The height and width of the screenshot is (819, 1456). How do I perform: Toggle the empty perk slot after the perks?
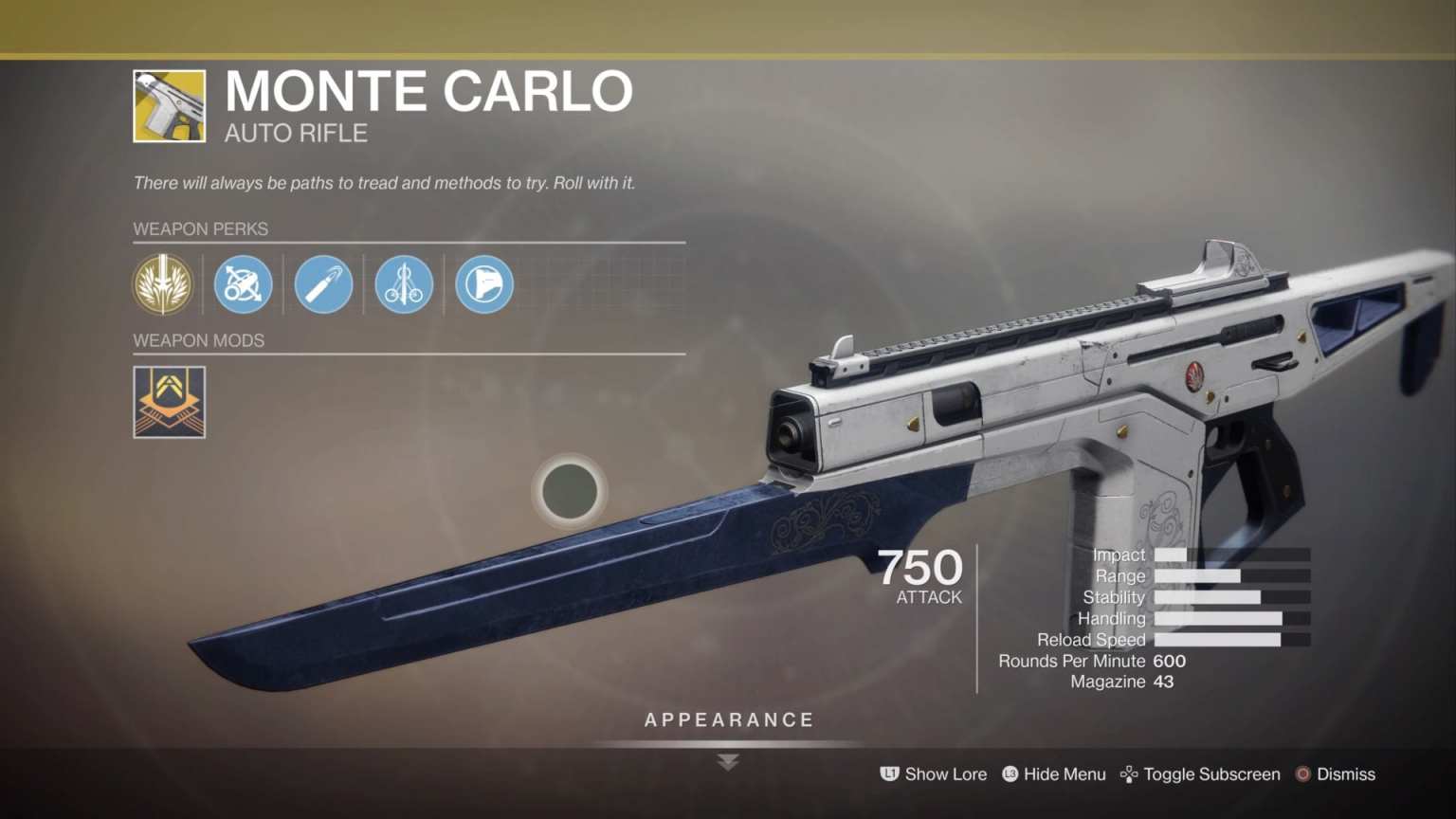[x=564, y=284]
